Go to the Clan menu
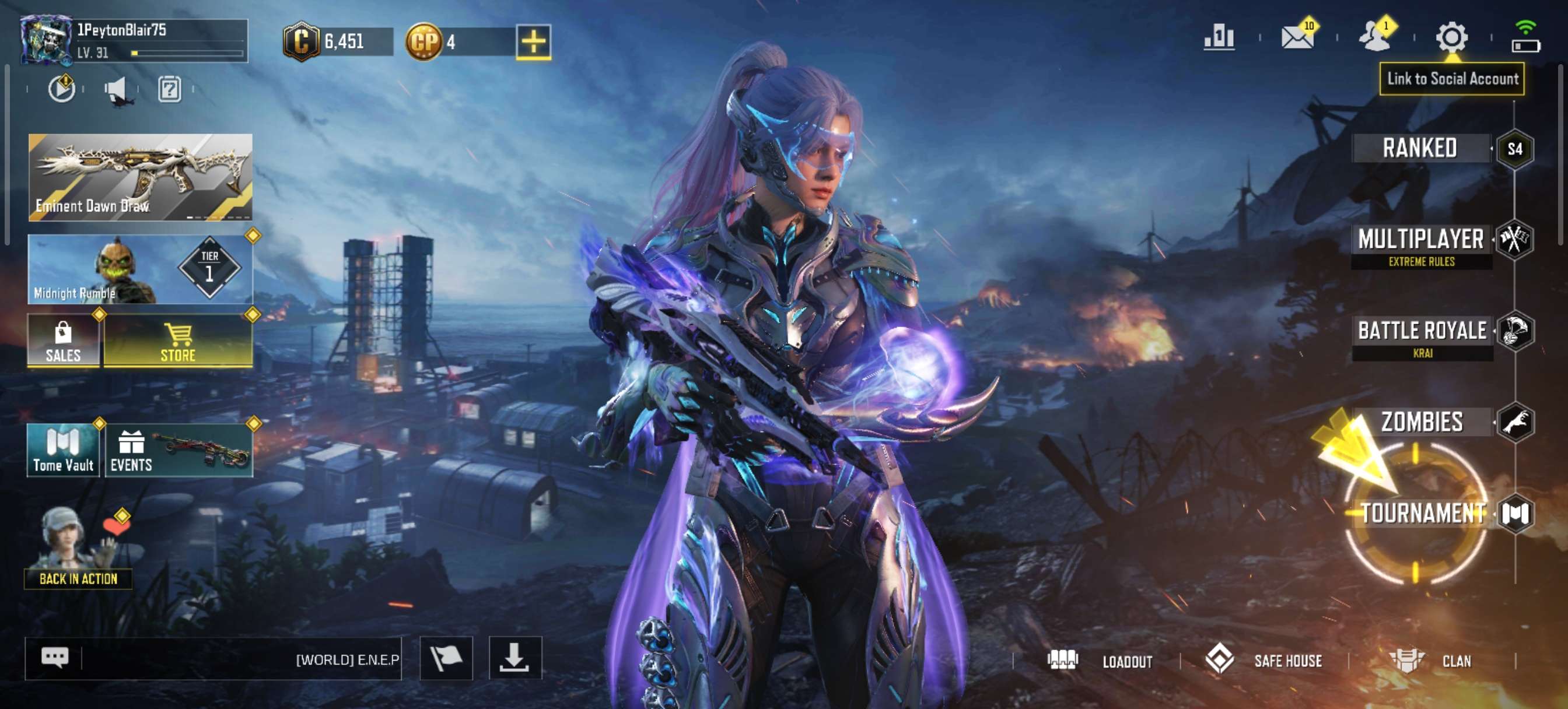Screen dimensions: 1568x709 [x=1431, y=661]
